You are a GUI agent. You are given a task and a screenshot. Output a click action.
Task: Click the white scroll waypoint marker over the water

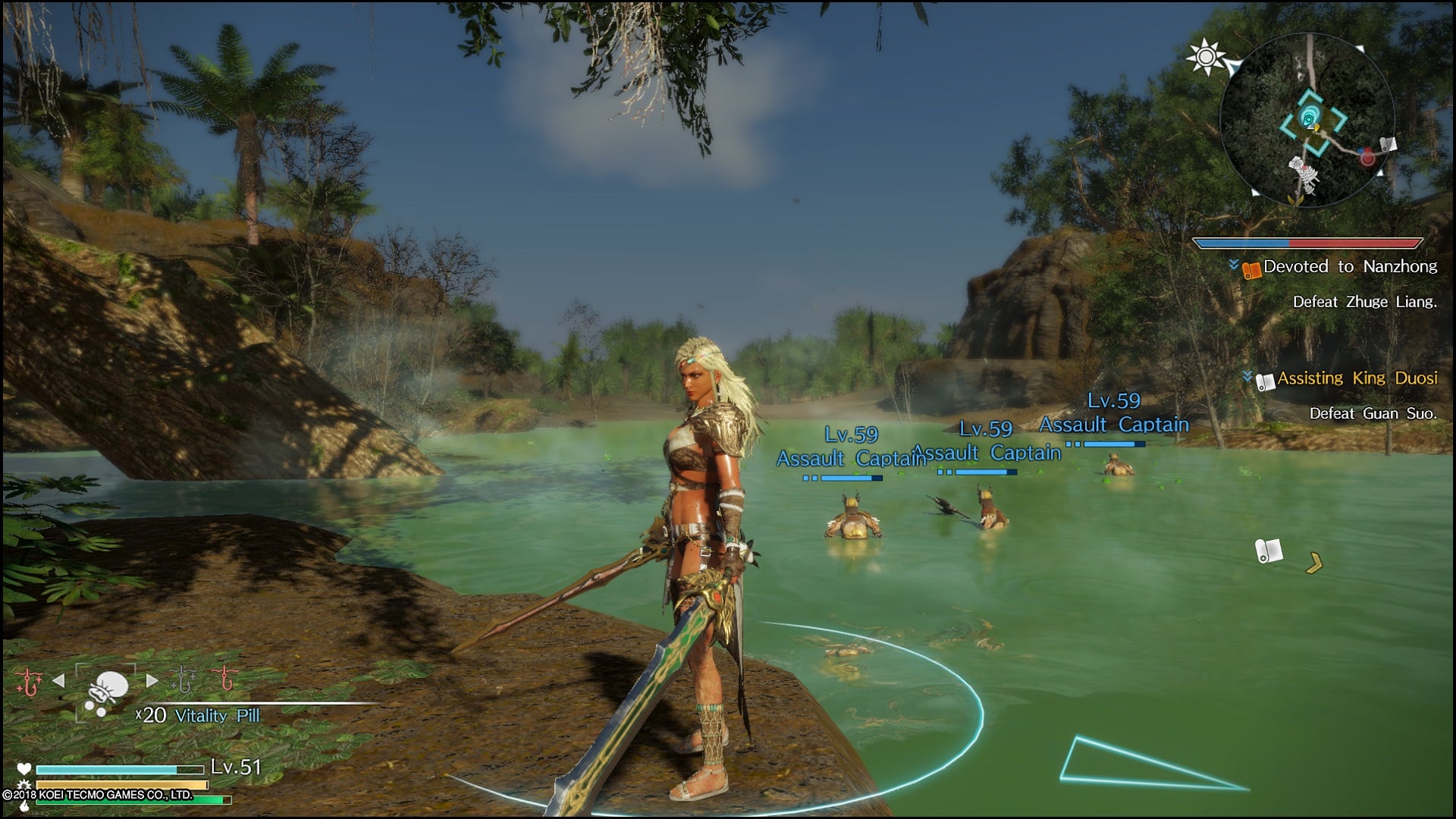(x=1268, y=551)
